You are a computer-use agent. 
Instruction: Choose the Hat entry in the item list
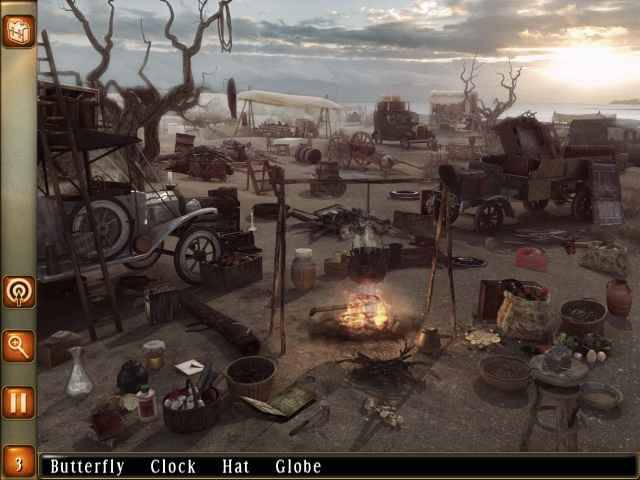(x=236, y=466)
